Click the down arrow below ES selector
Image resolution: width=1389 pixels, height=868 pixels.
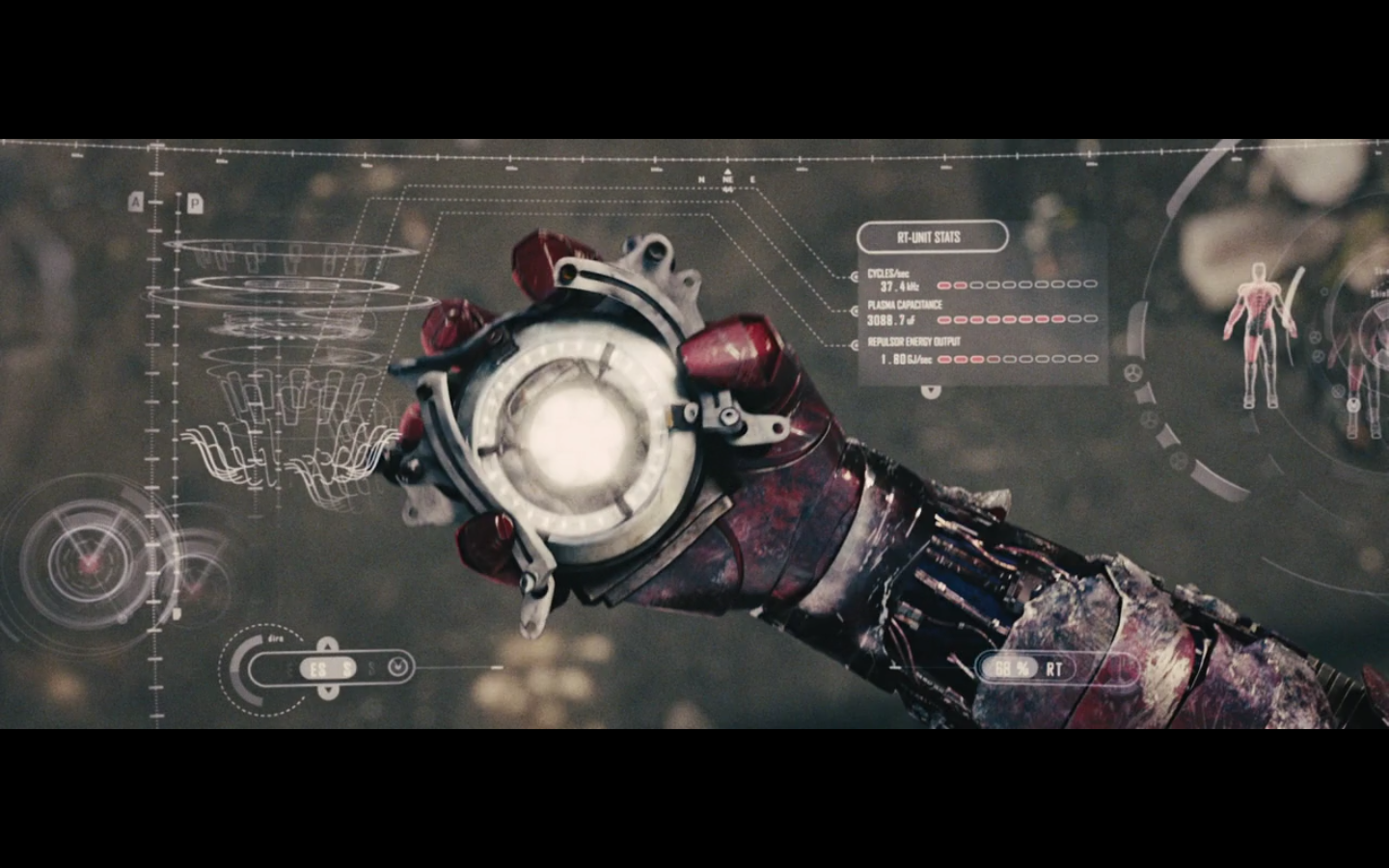coord(328,692)
